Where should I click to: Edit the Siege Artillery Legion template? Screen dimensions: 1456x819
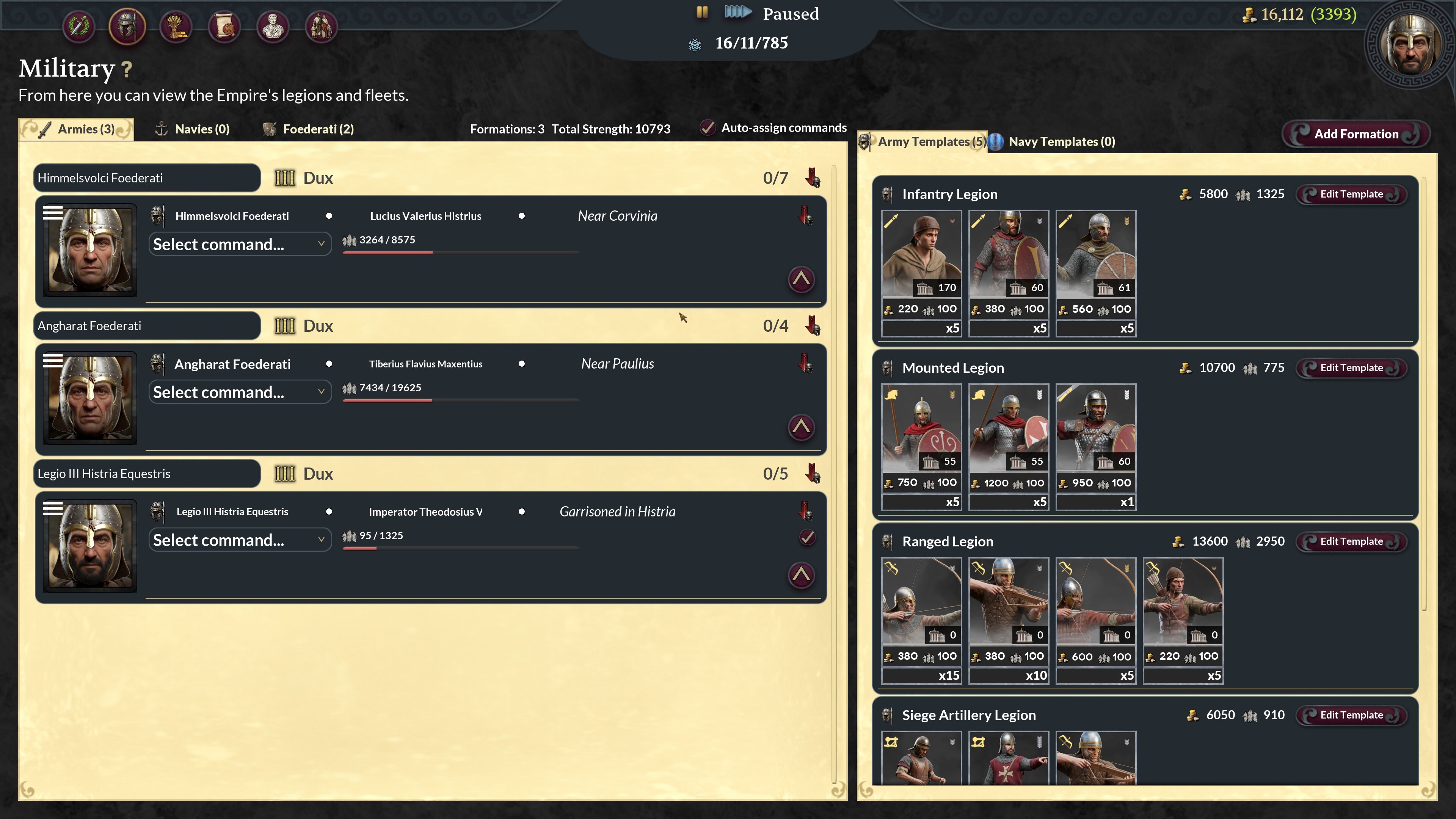point(1351,715)
